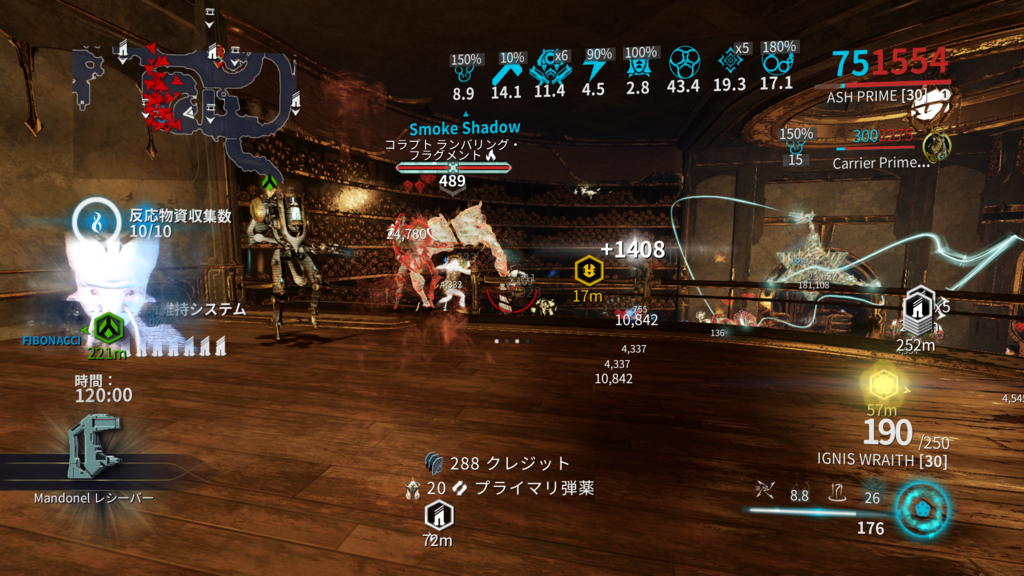Select the 90% lightning bolt buff icon
Image resolution: width=1024 pixels, height=576 pixels.
pyautogui.click(x=594, y=68)
